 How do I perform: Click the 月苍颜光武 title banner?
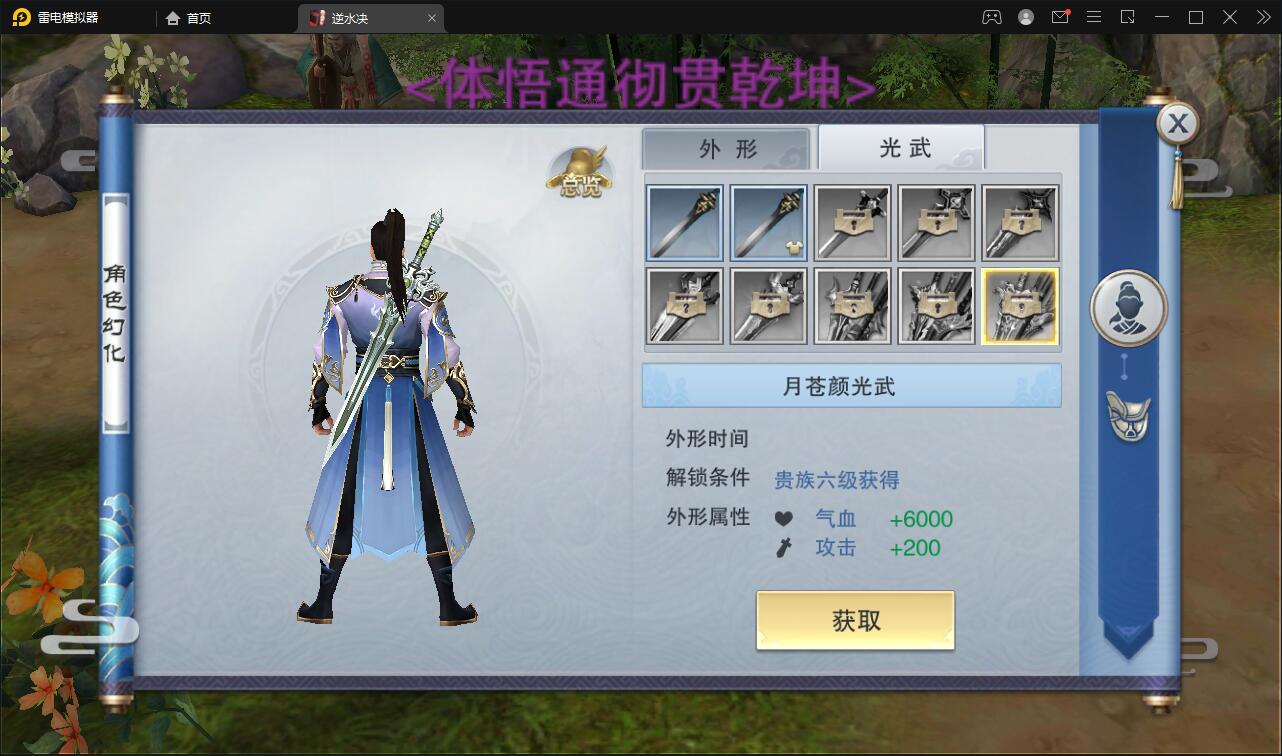[852, 386]
